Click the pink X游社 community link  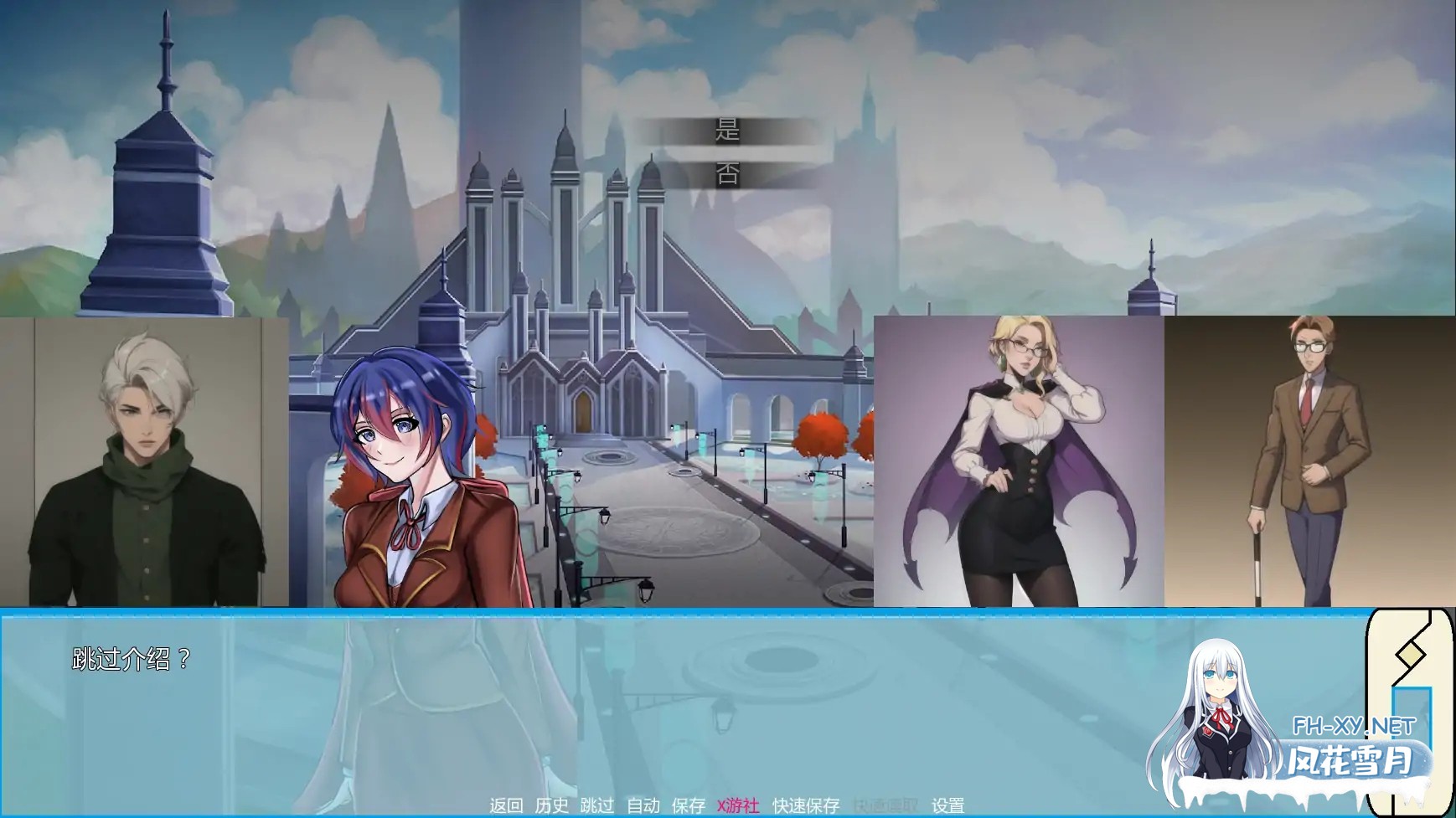[x=736, y=807]
